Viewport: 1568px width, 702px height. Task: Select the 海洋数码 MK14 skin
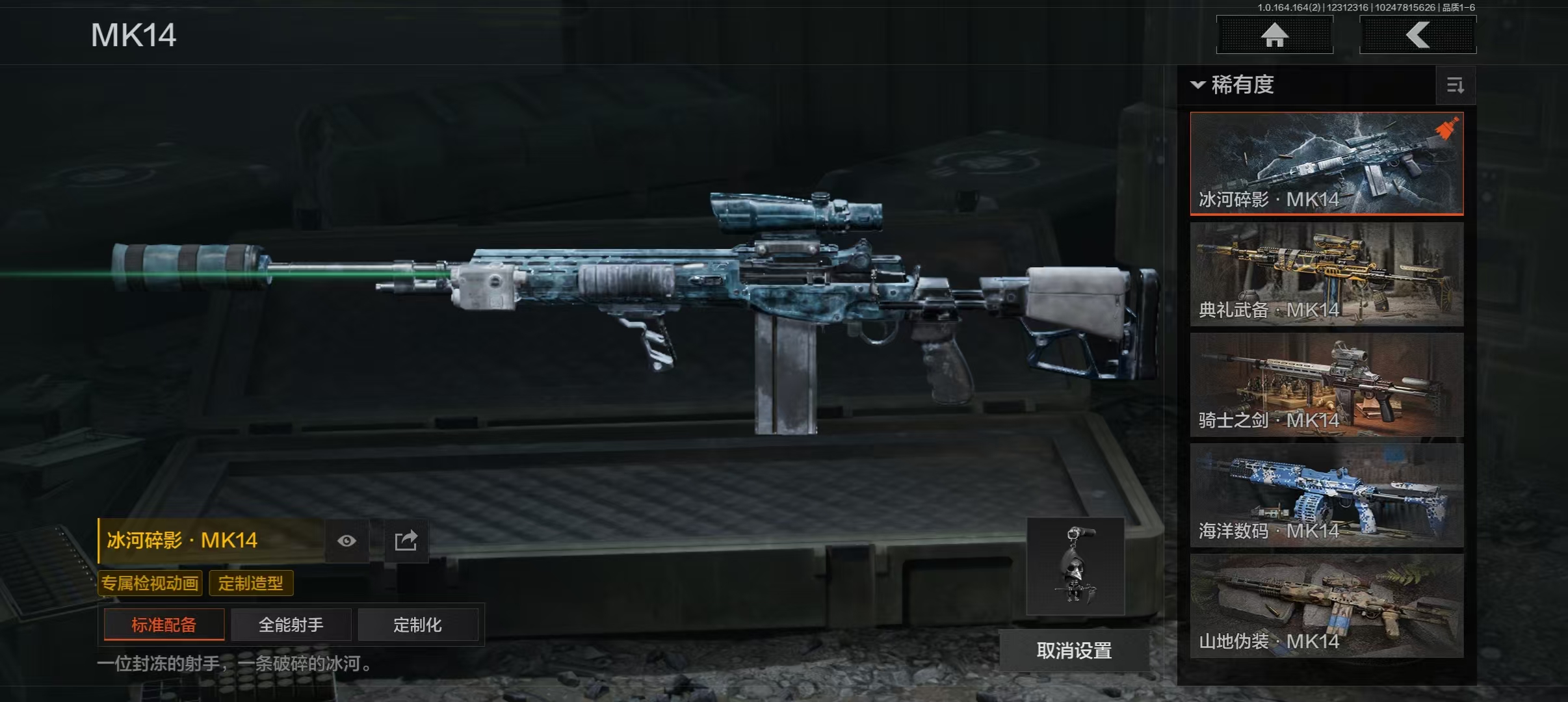[x=1326, y=495]
